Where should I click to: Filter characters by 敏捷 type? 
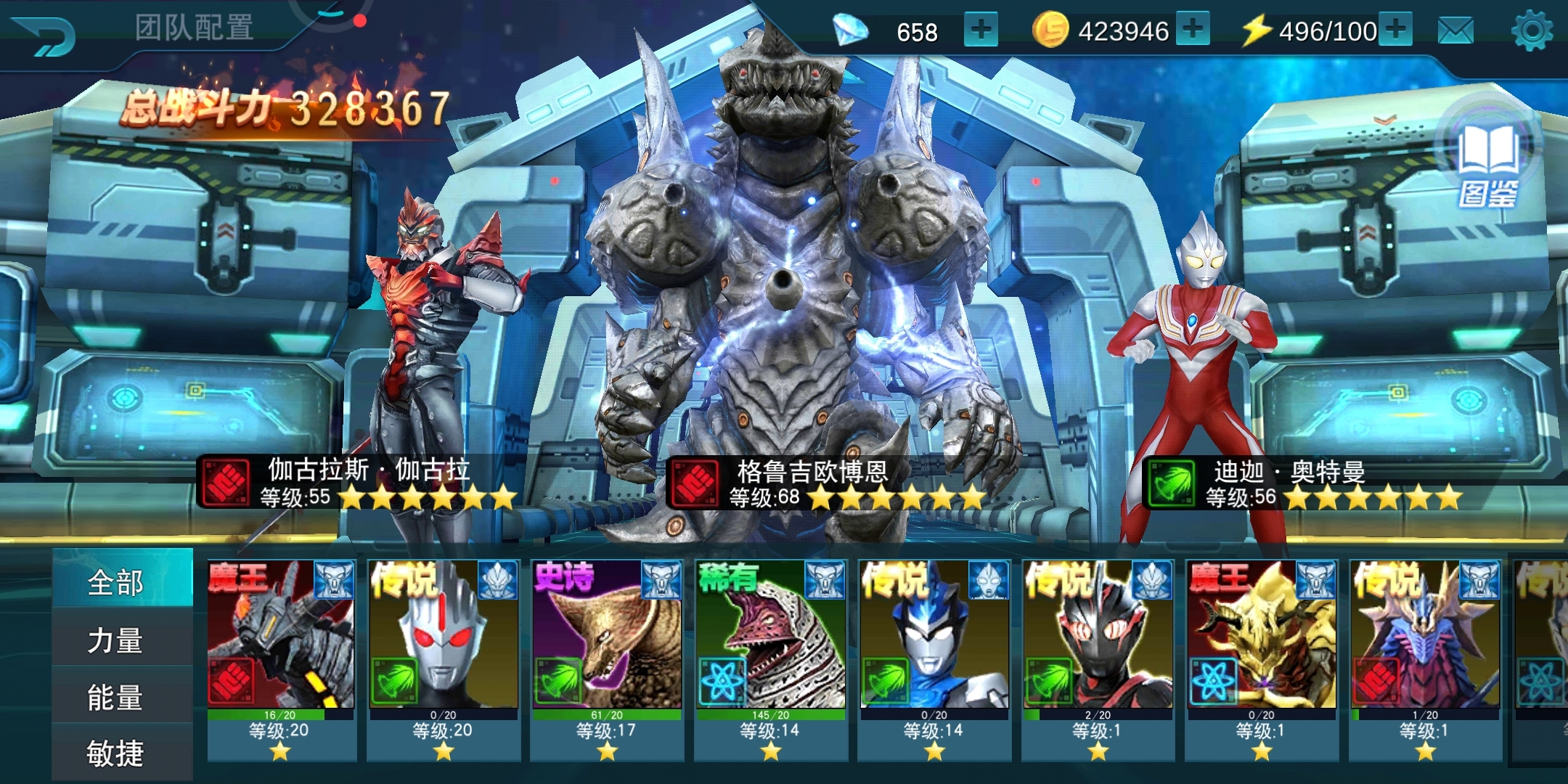click(116, 753)
